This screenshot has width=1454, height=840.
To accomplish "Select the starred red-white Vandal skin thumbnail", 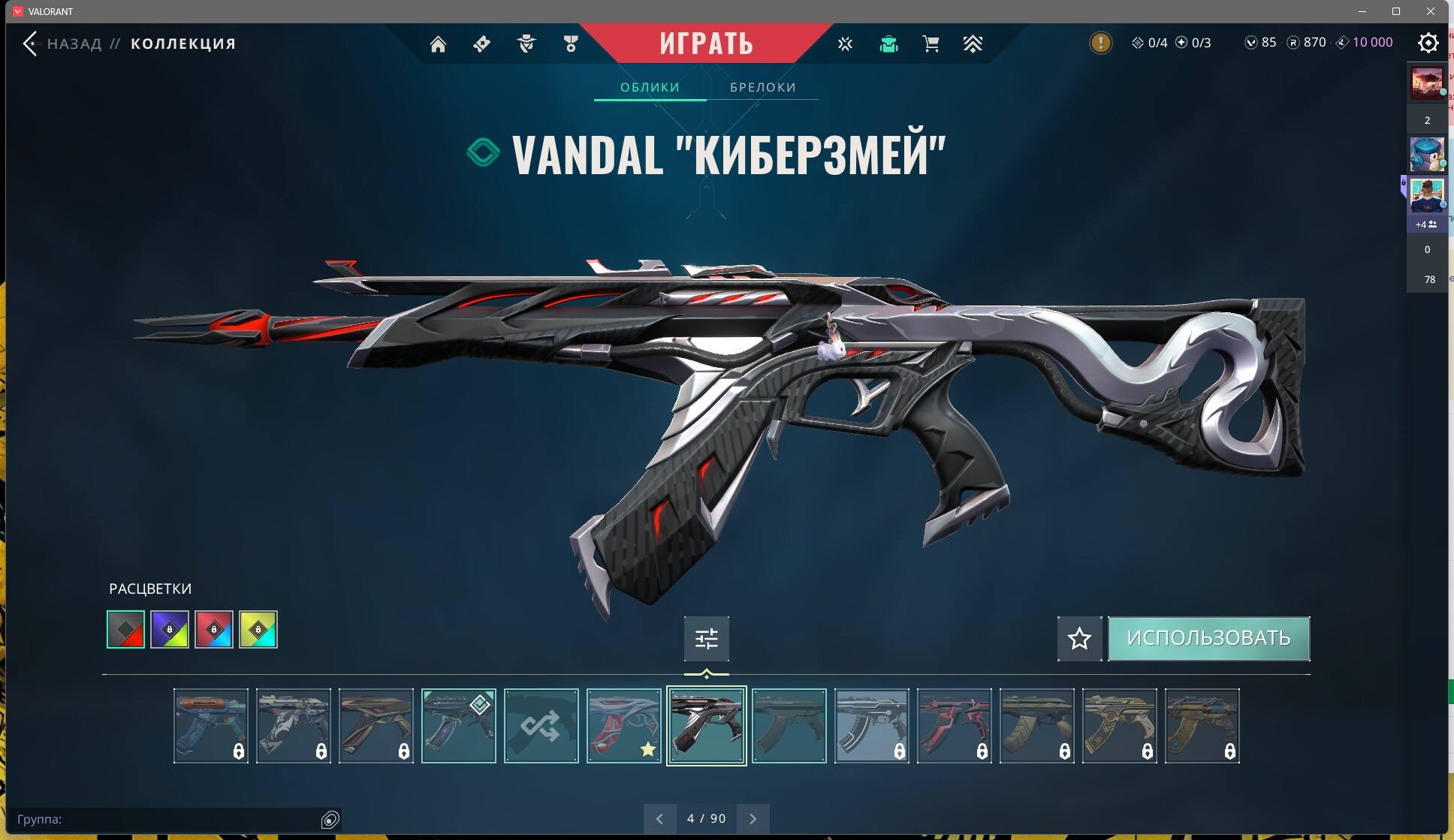I will pos(623,726).
